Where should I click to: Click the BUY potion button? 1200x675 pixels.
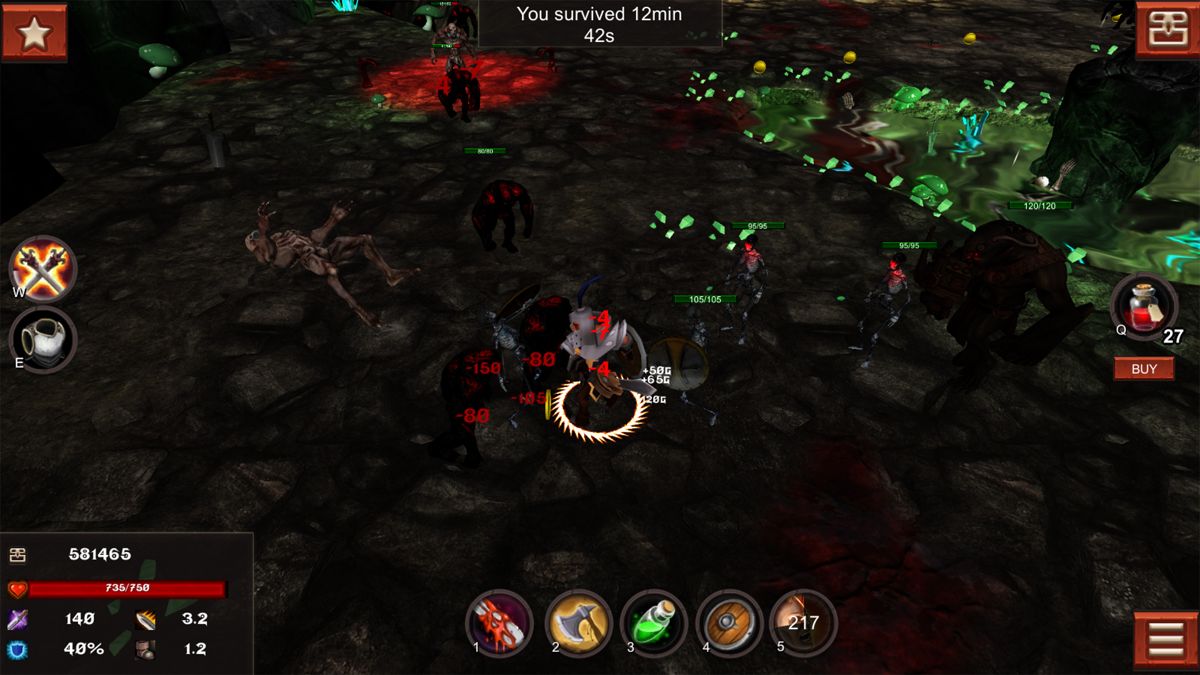point(1144,369)
